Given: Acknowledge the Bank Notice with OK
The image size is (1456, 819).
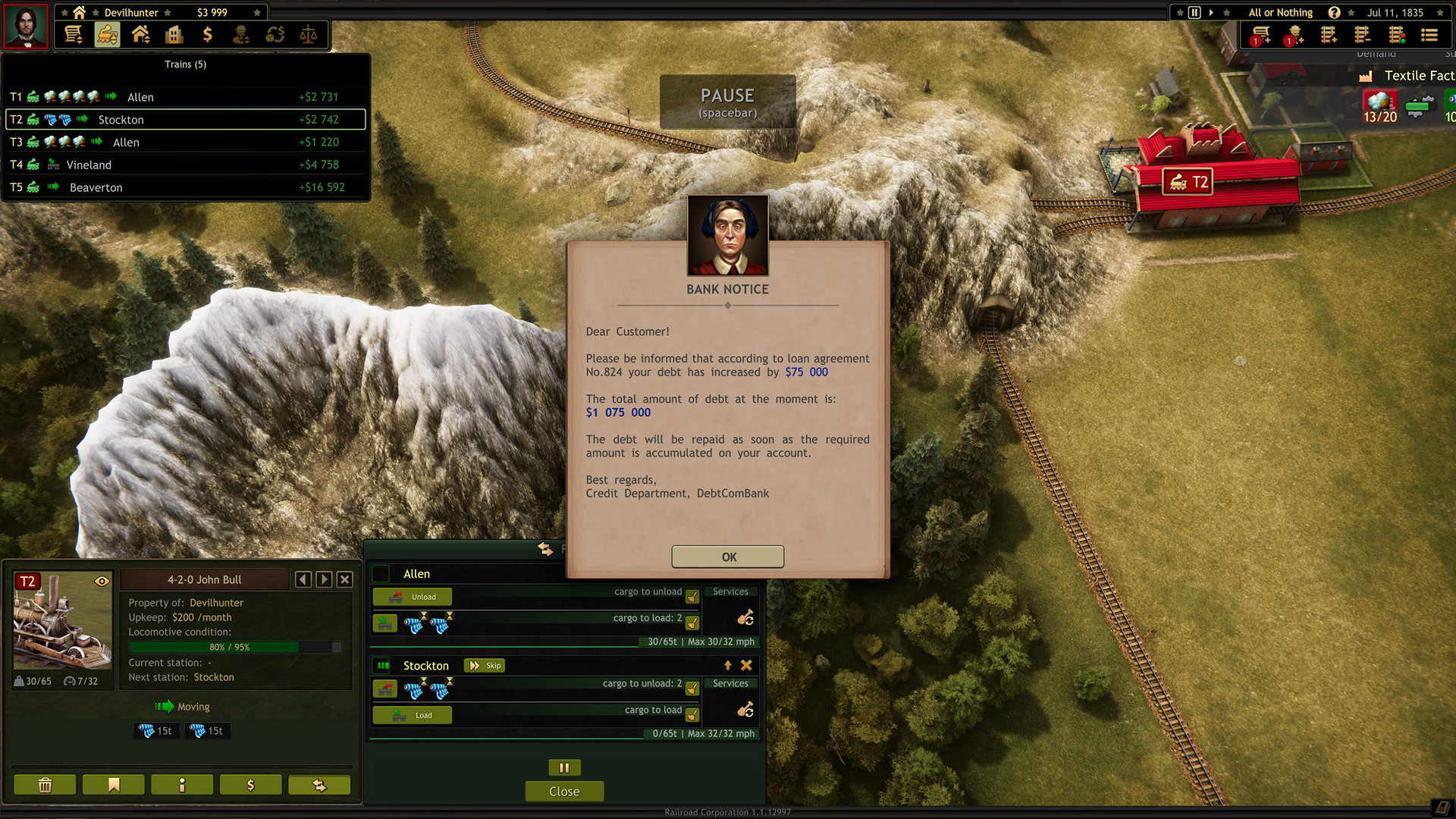Looking at the screenshot, I should tap(727, 557).
